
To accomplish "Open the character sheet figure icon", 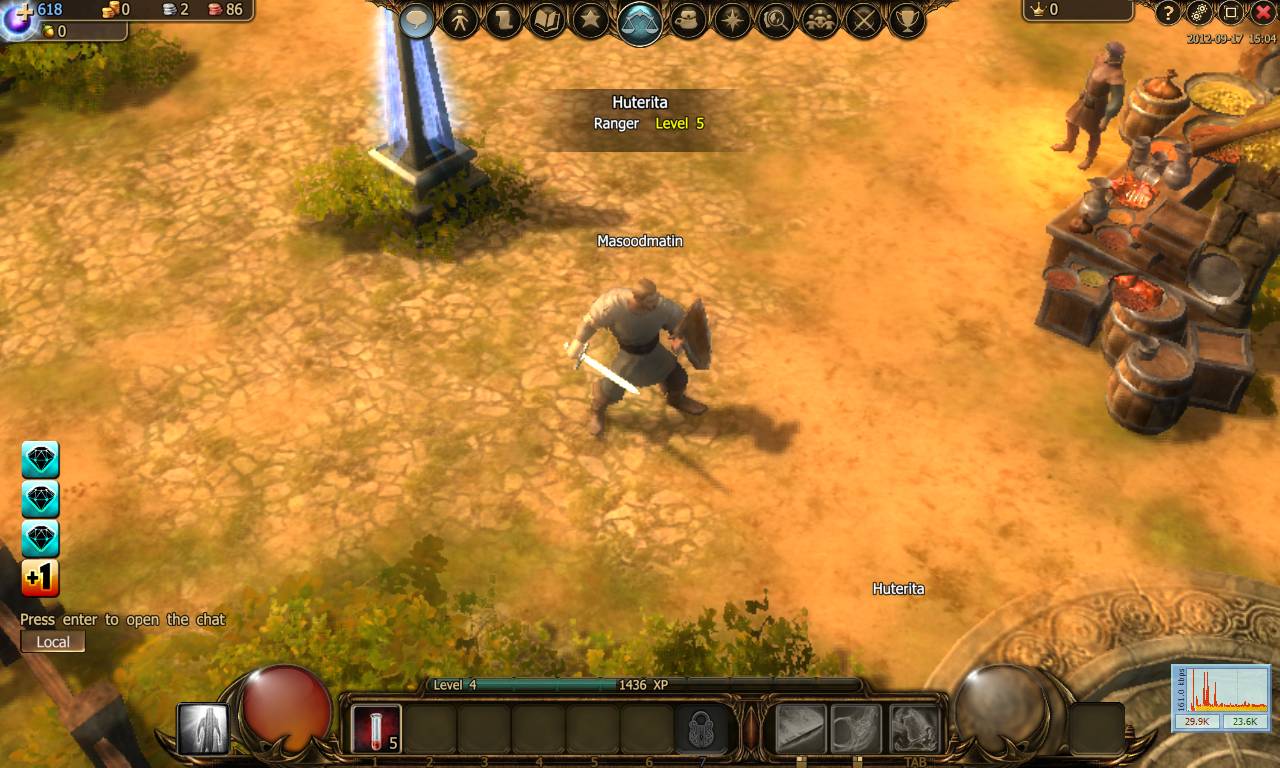I will (x=461, y=20).
